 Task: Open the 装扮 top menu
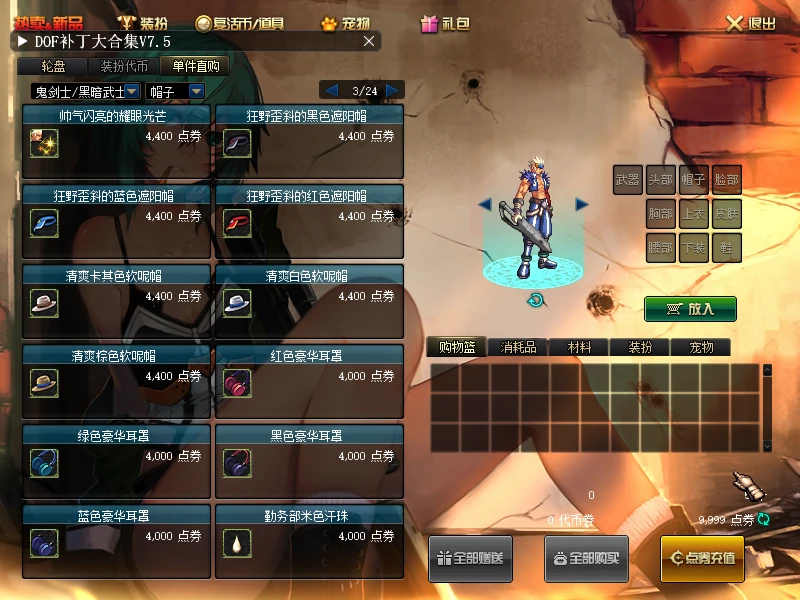(143, 23)
